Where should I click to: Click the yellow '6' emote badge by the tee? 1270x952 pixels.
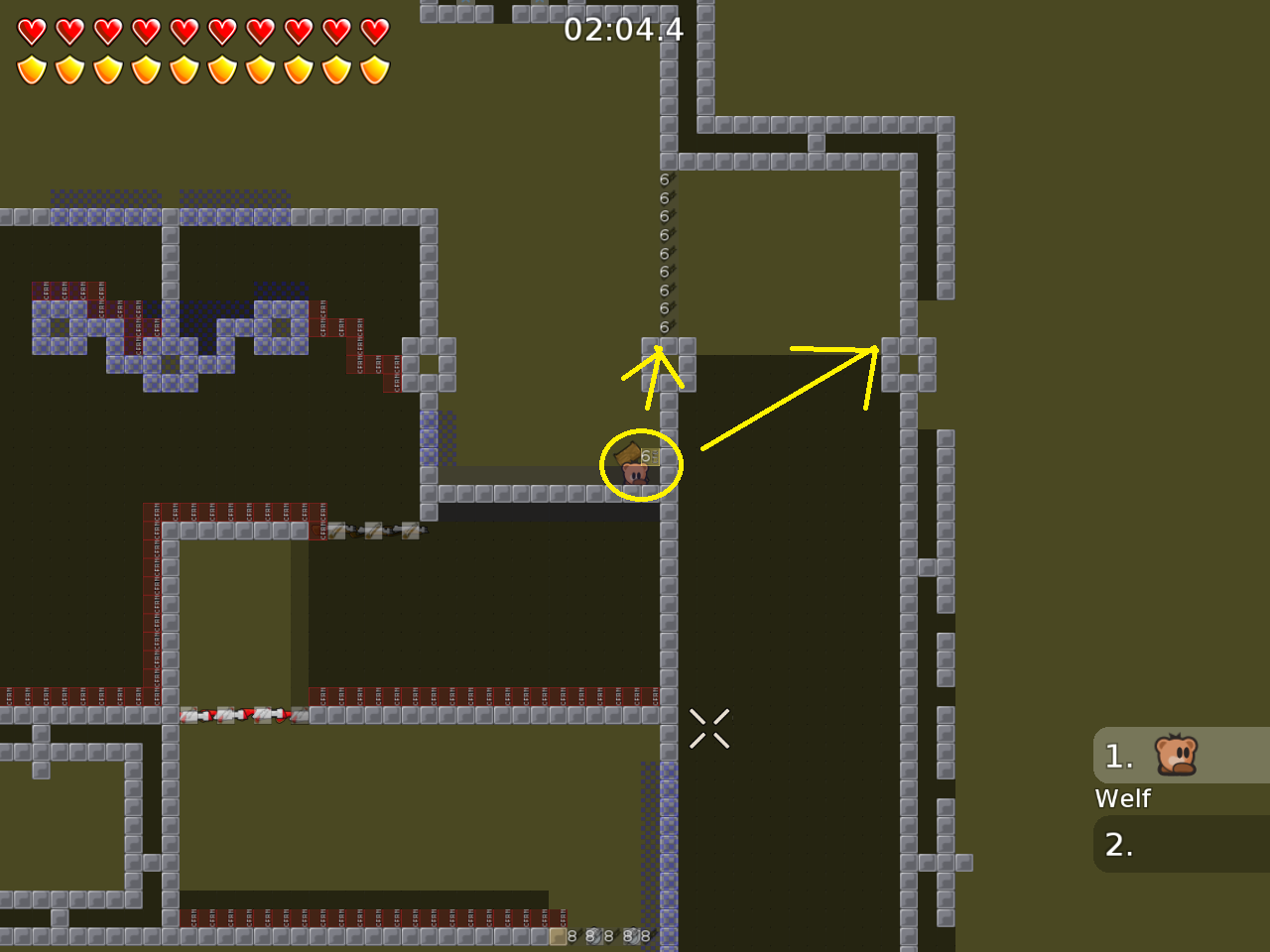650,455
